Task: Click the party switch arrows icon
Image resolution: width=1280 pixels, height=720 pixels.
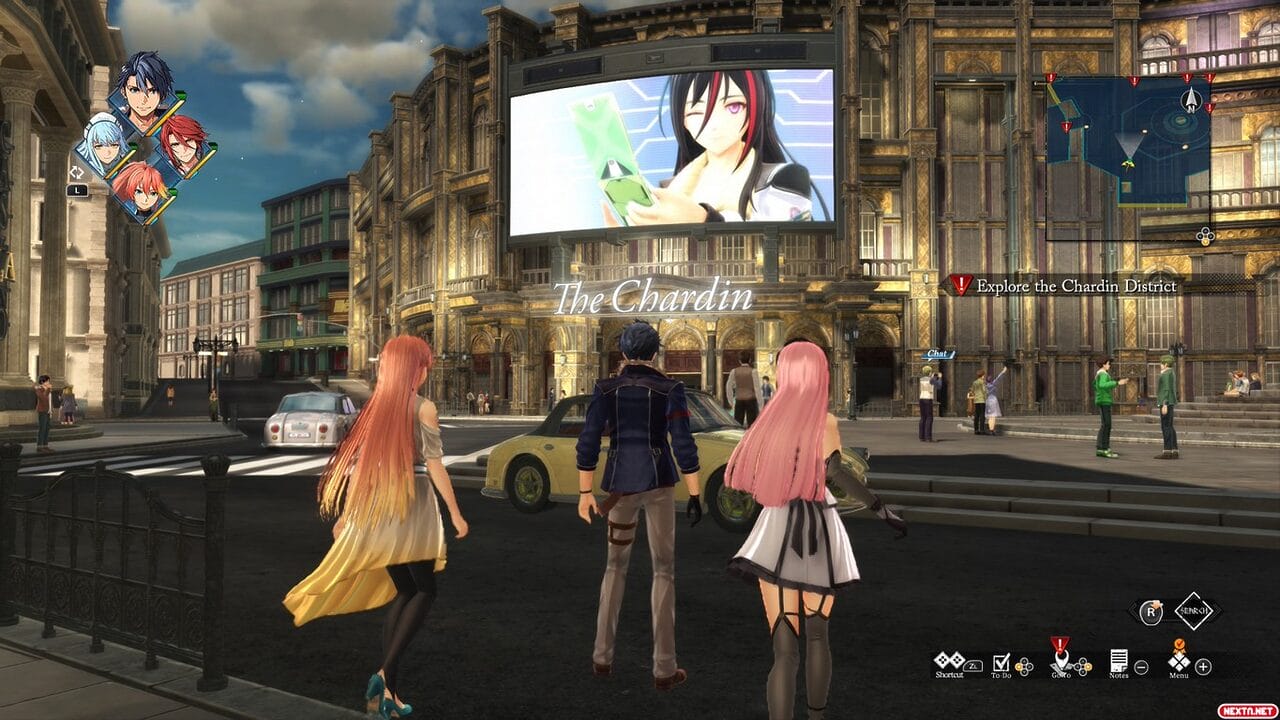Action: [76, 173]
